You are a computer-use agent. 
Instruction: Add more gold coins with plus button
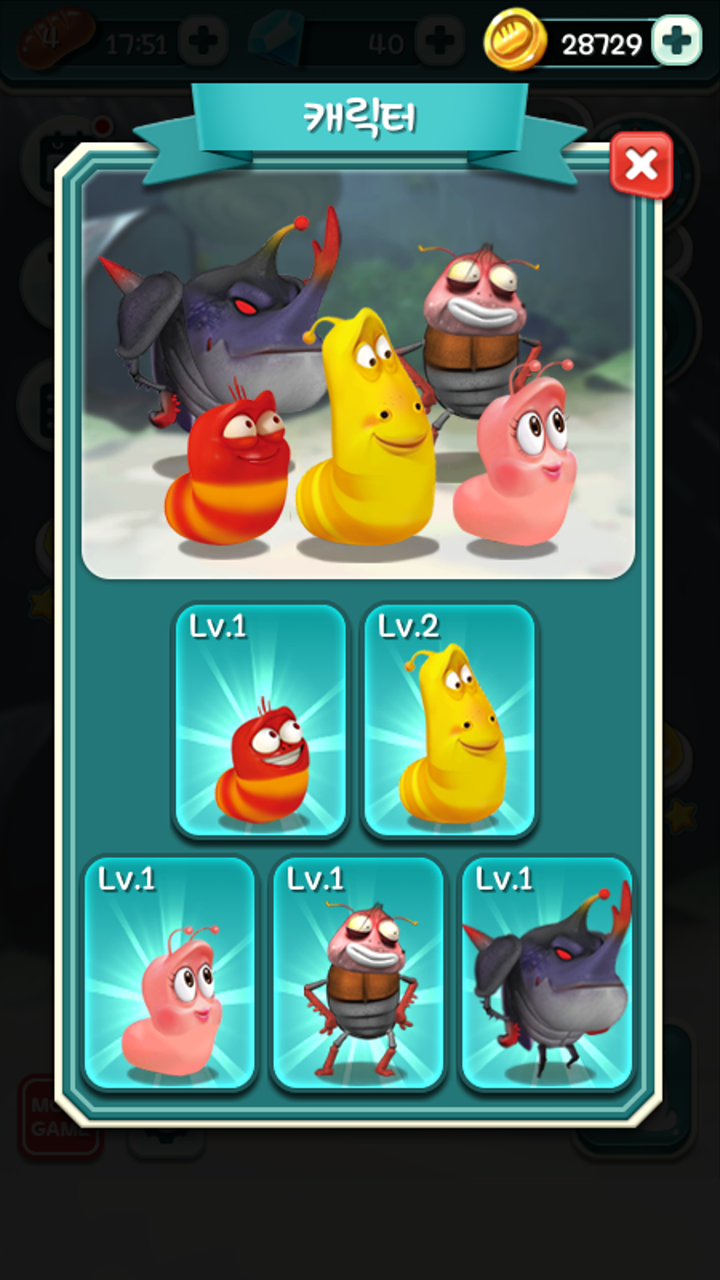(x=677, y=41)
